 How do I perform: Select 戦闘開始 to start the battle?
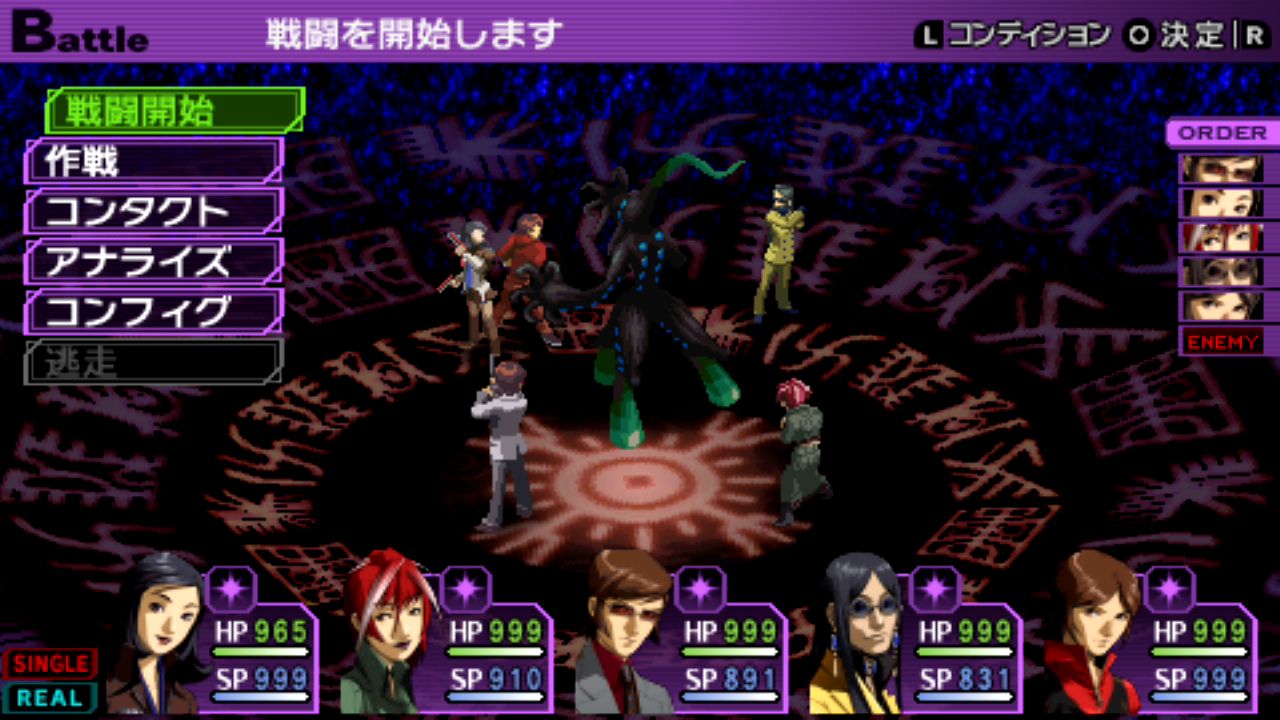coord(174,111)
